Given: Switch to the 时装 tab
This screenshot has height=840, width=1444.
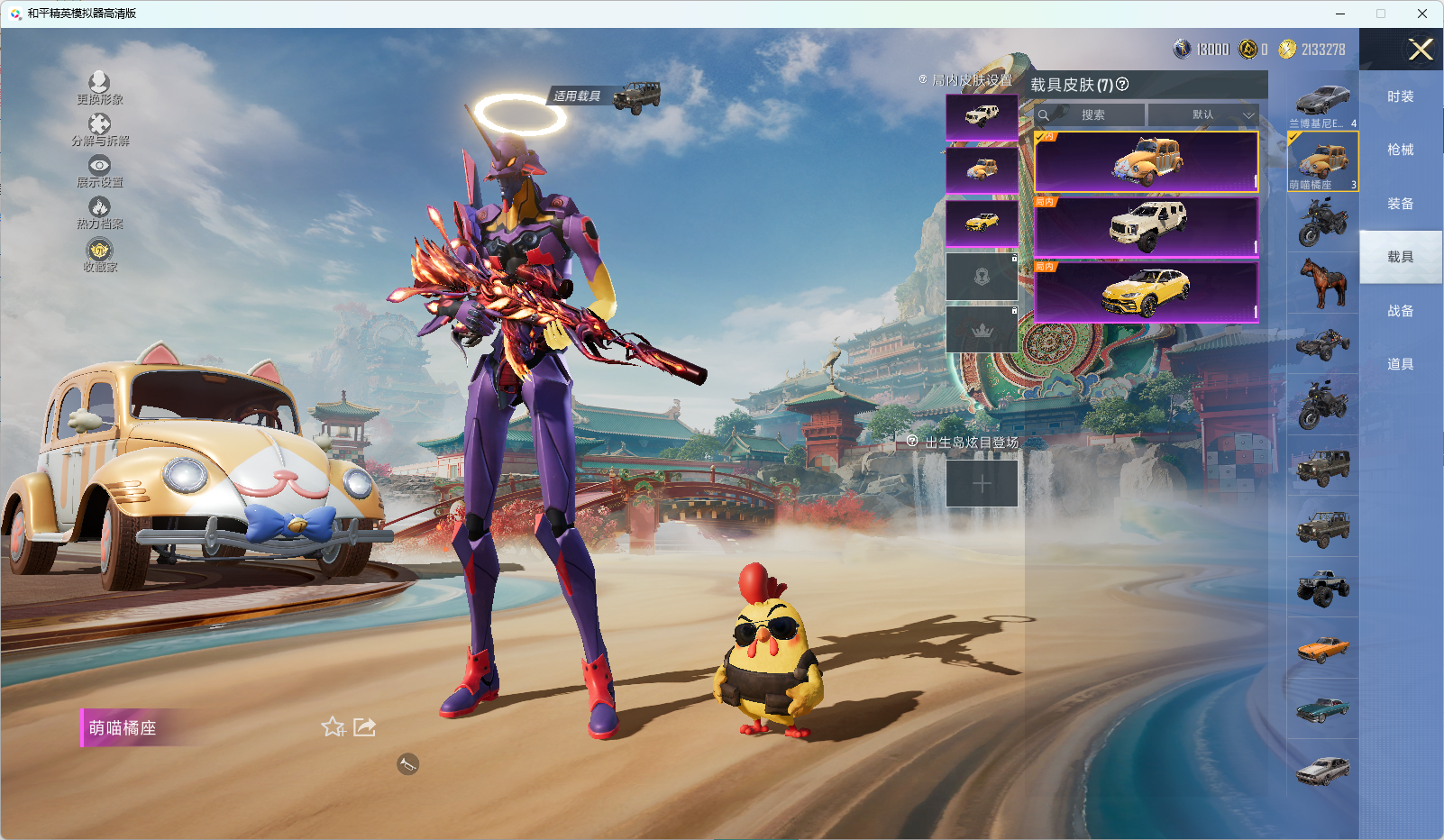Looking at the screenshot, I should (1400, 96).
